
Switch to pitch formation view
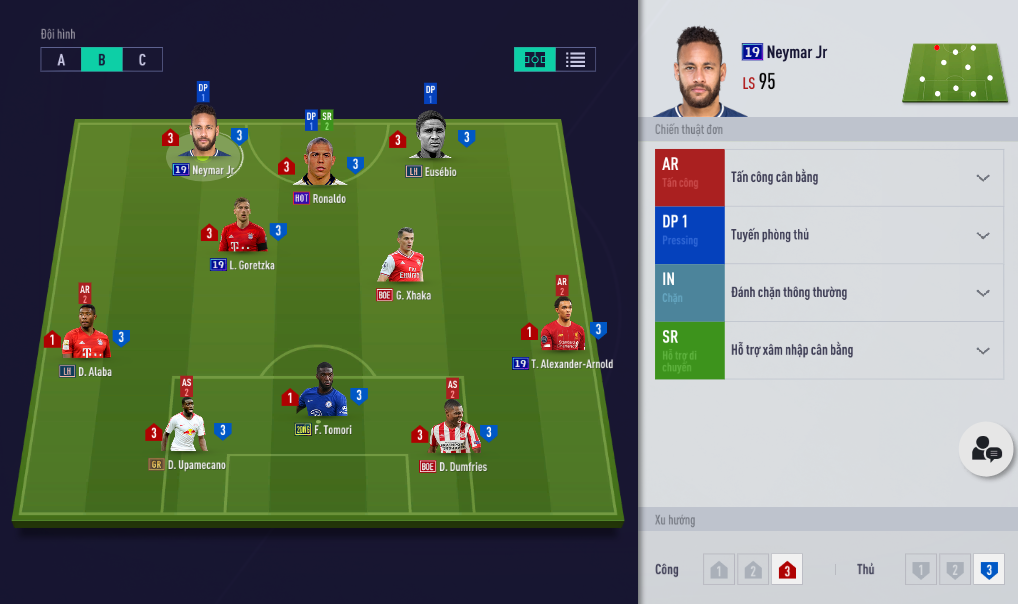[x=535, y=60]
